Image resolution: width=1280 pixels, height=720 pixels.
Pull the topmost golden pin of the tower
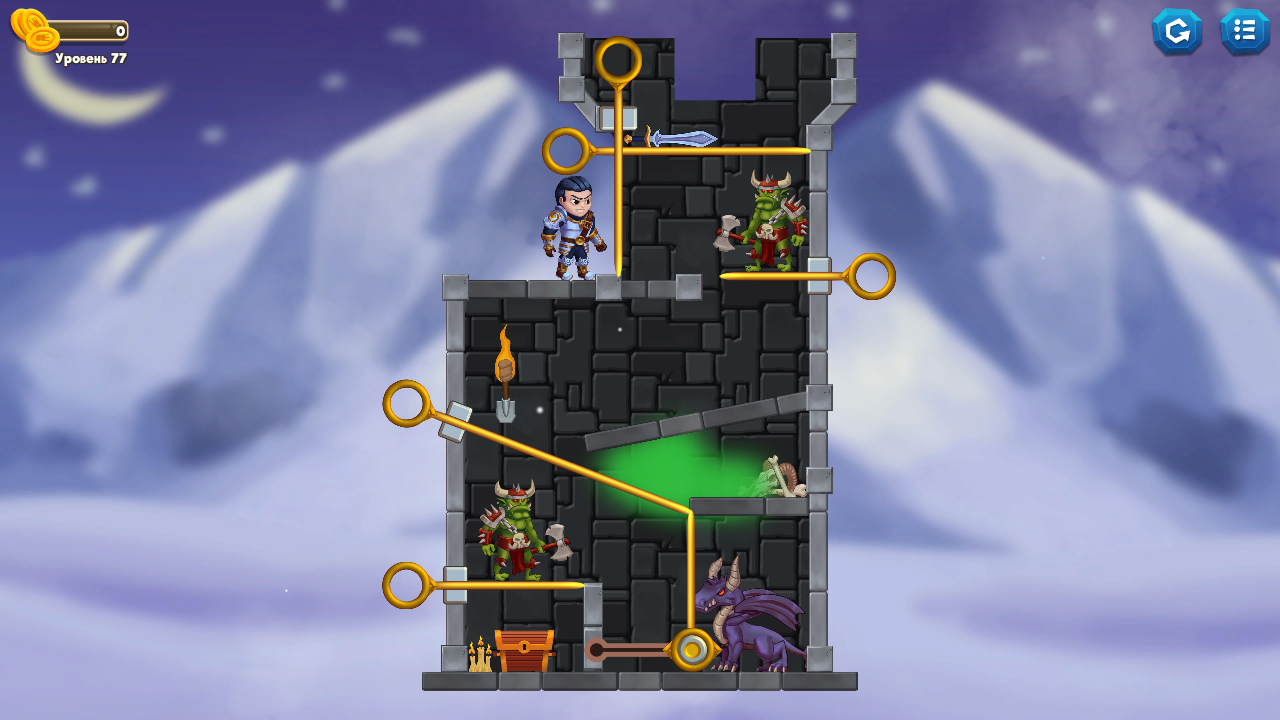coord(621,60)
